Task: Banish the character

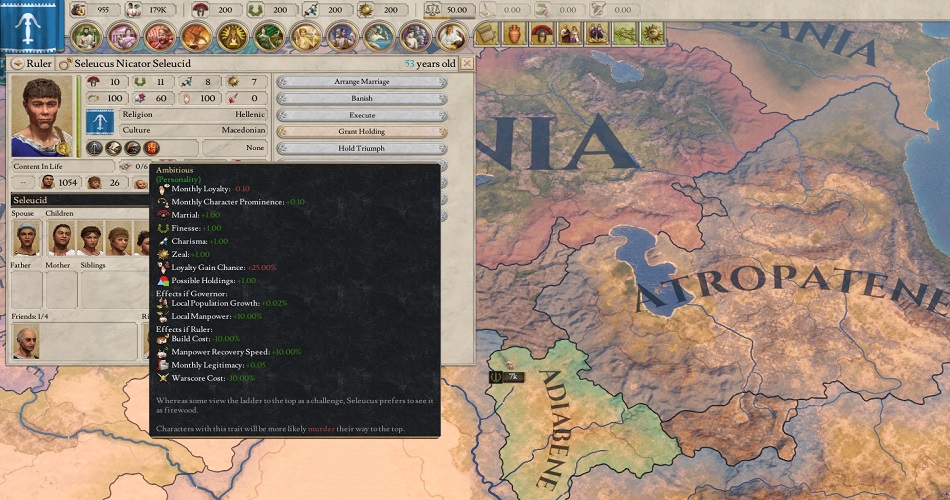Action: tap(361, 99)
